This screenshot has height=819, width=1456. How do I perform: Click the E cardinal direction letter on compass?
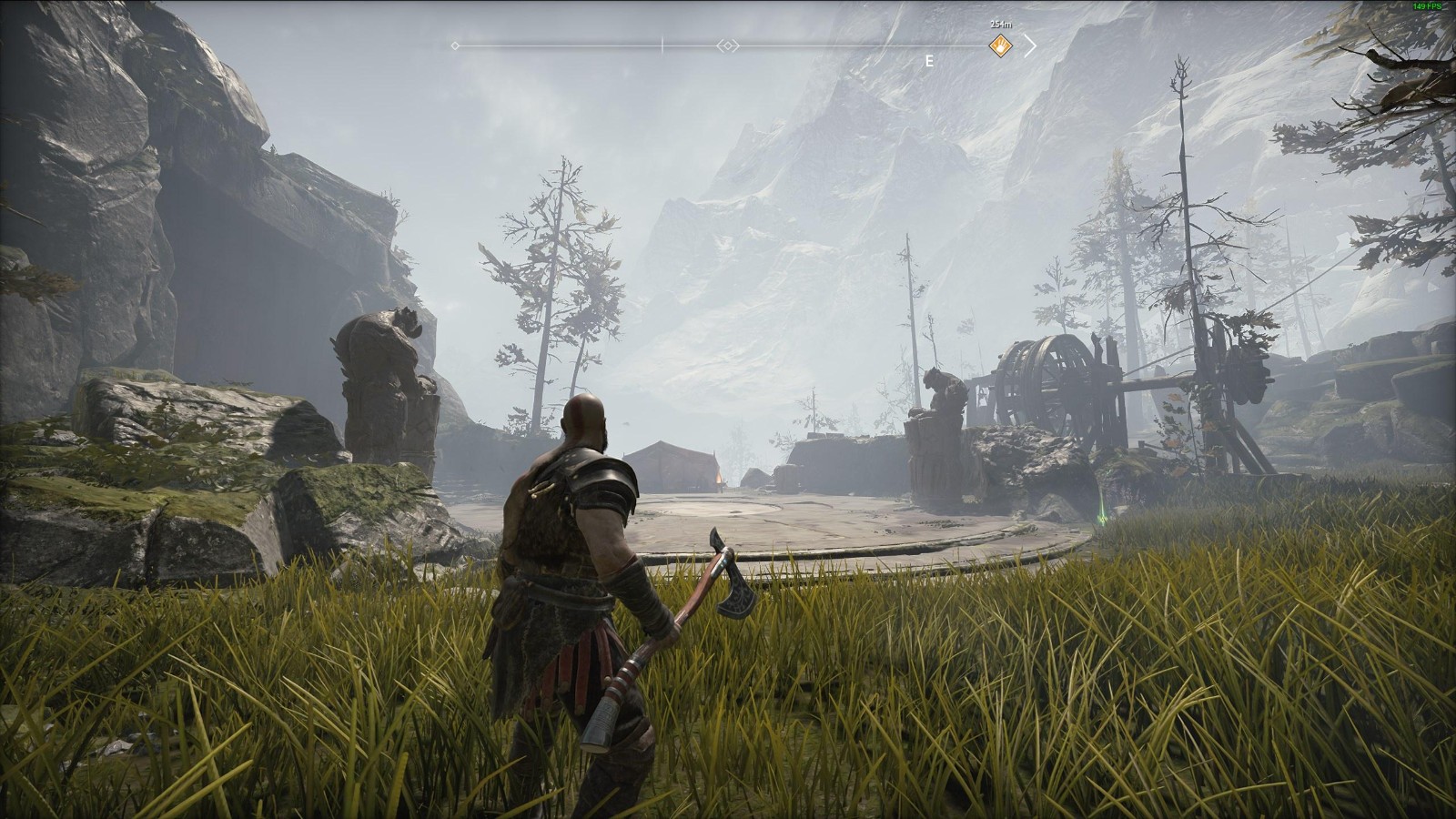[x=929, y=59]
